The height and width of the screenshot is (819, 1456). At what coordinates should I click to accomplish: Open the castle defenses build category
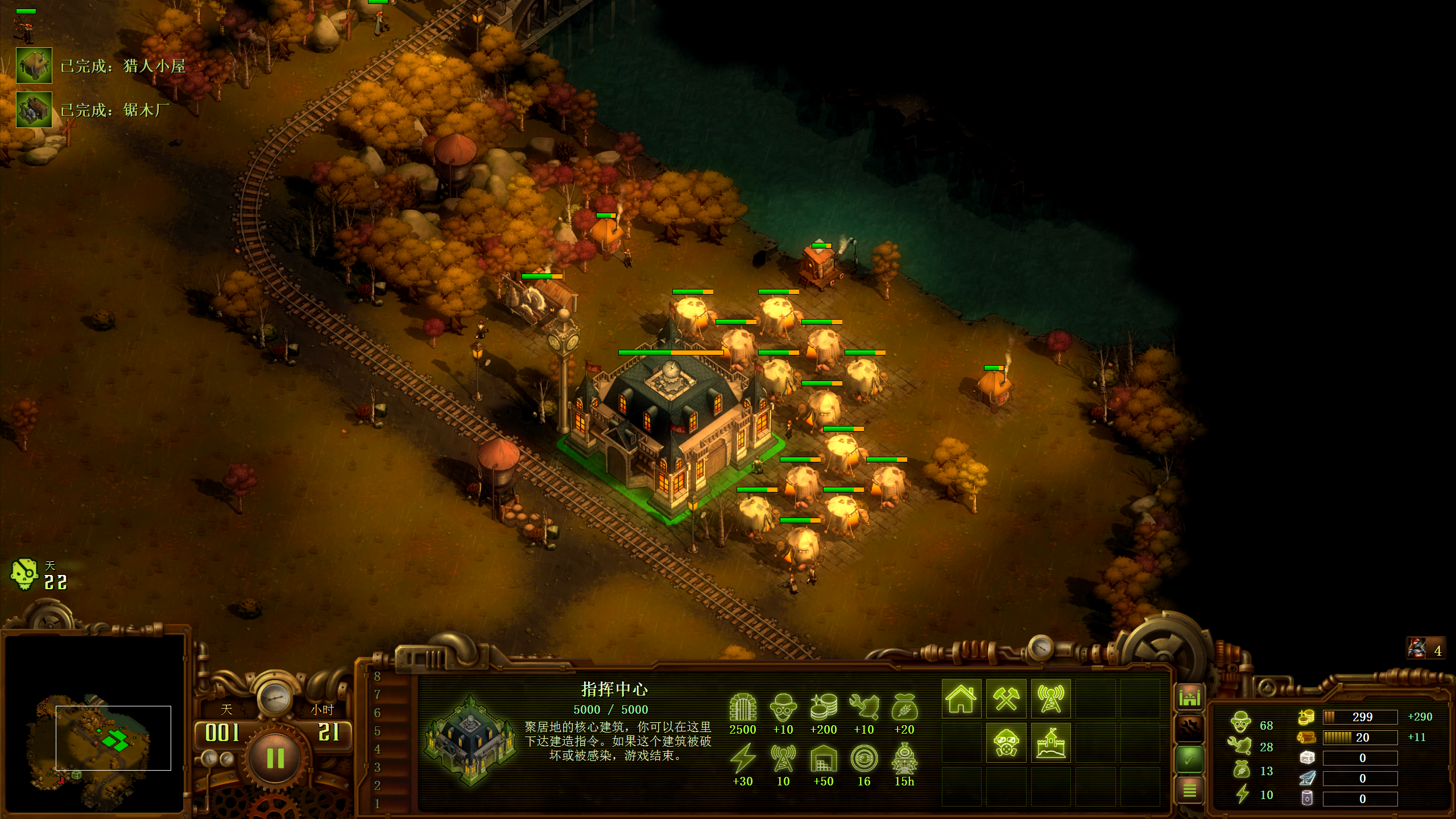click(x=1050, y=743)
